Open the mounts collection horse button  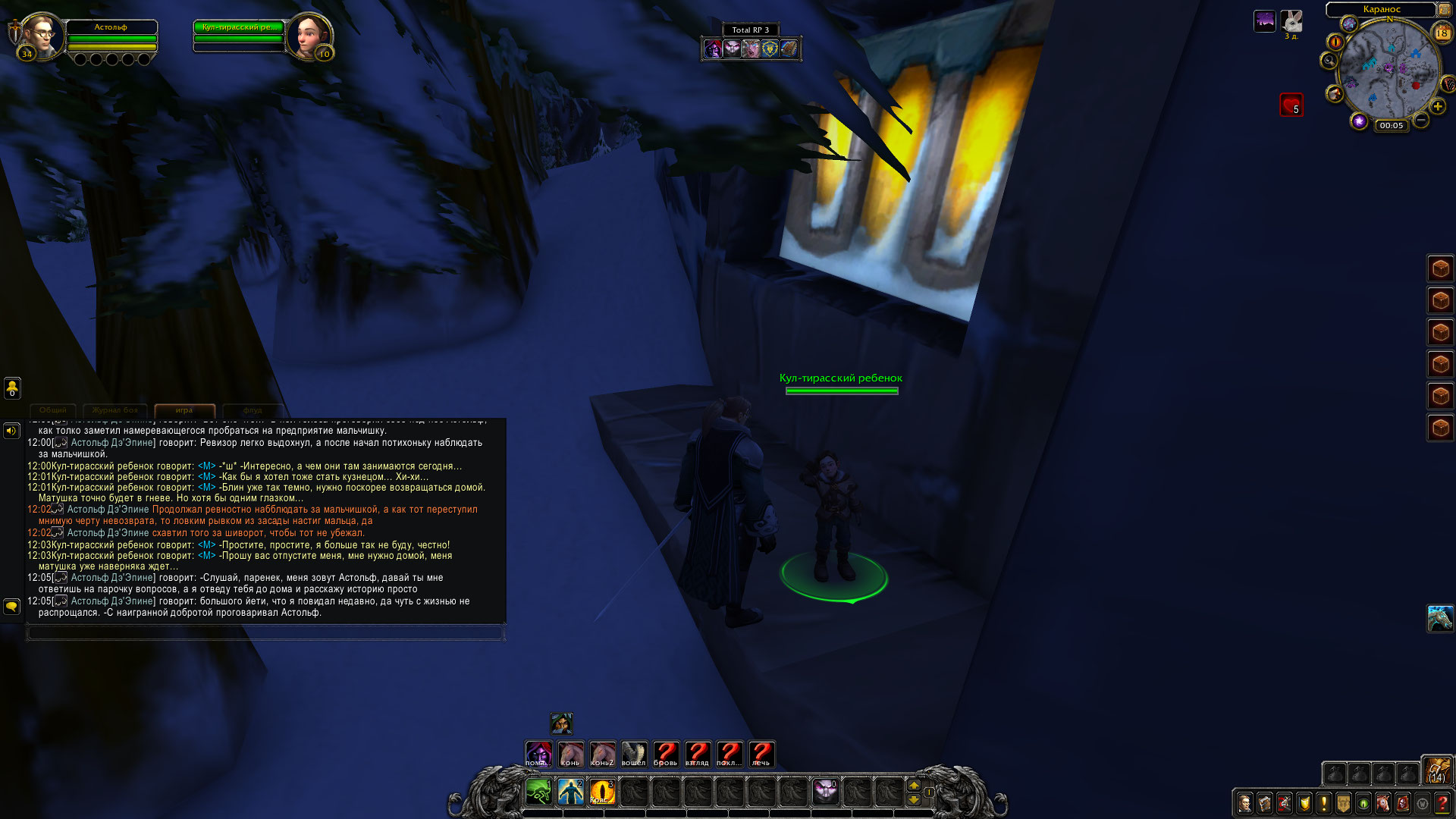(1383, 803)
